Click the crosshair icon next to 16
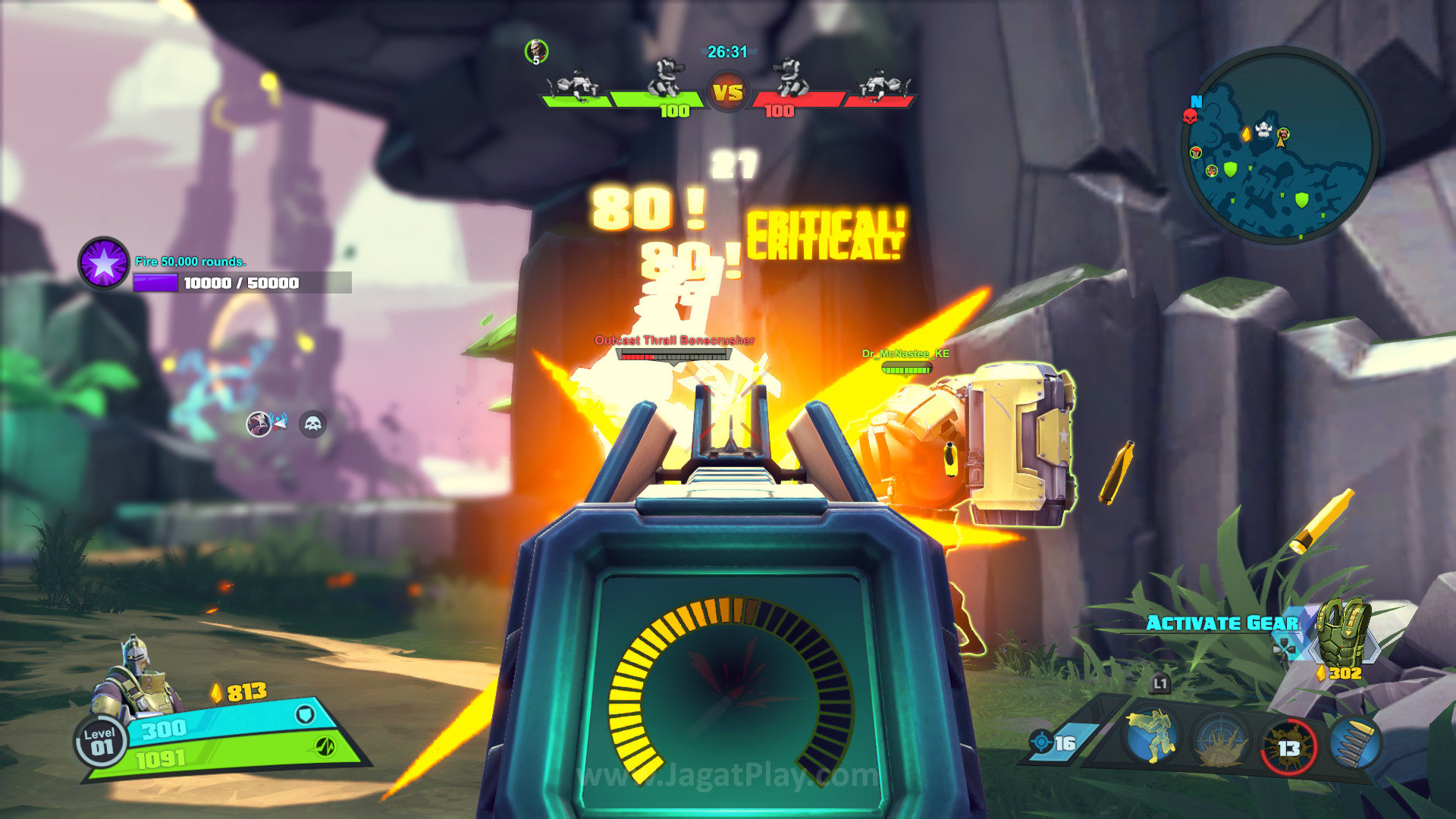This screenshot has height=819, width=1456. click(x=1040, y=742)
